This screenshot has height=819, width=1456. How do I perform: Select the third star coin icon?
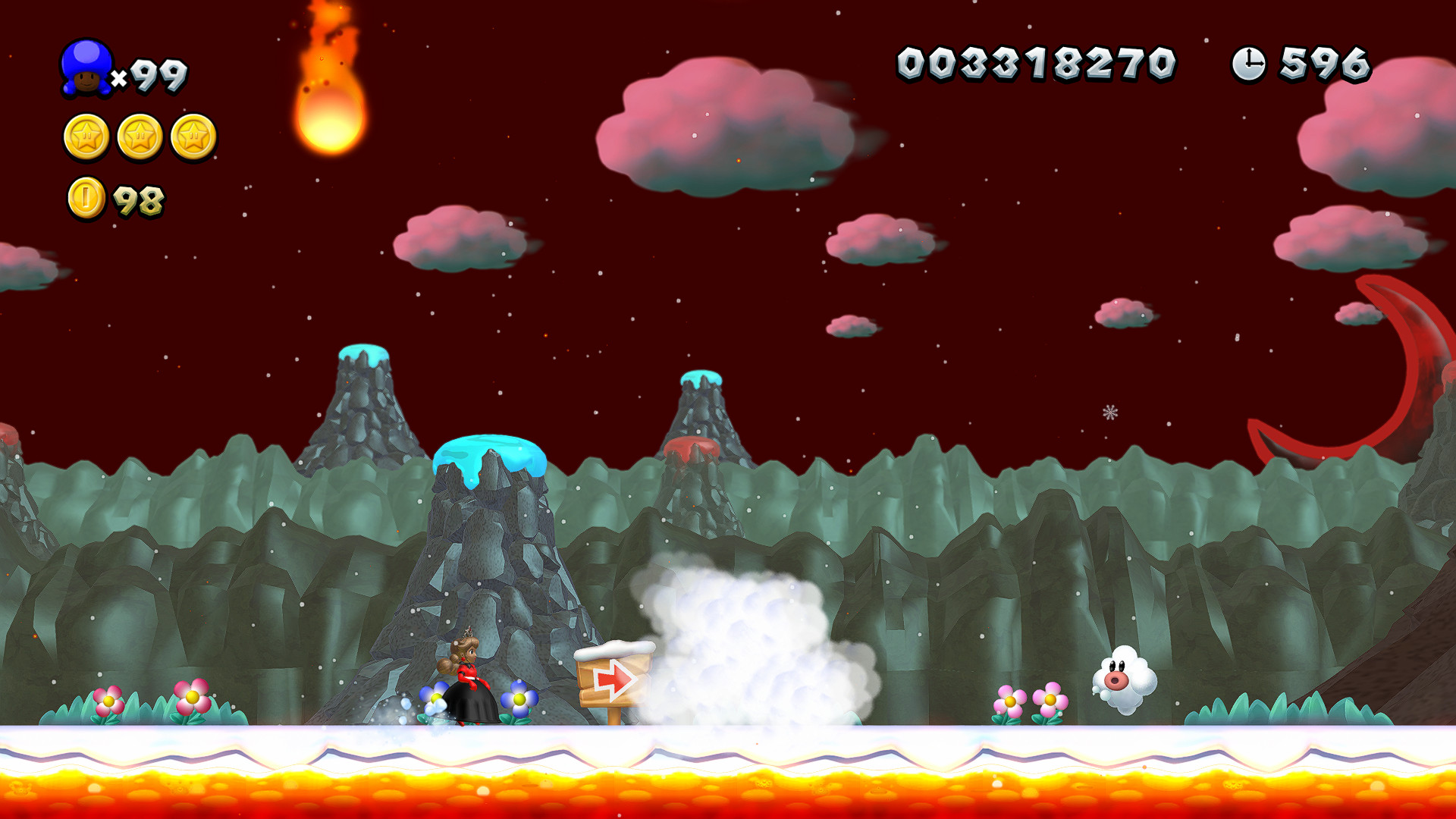click(x=194, y=138)
